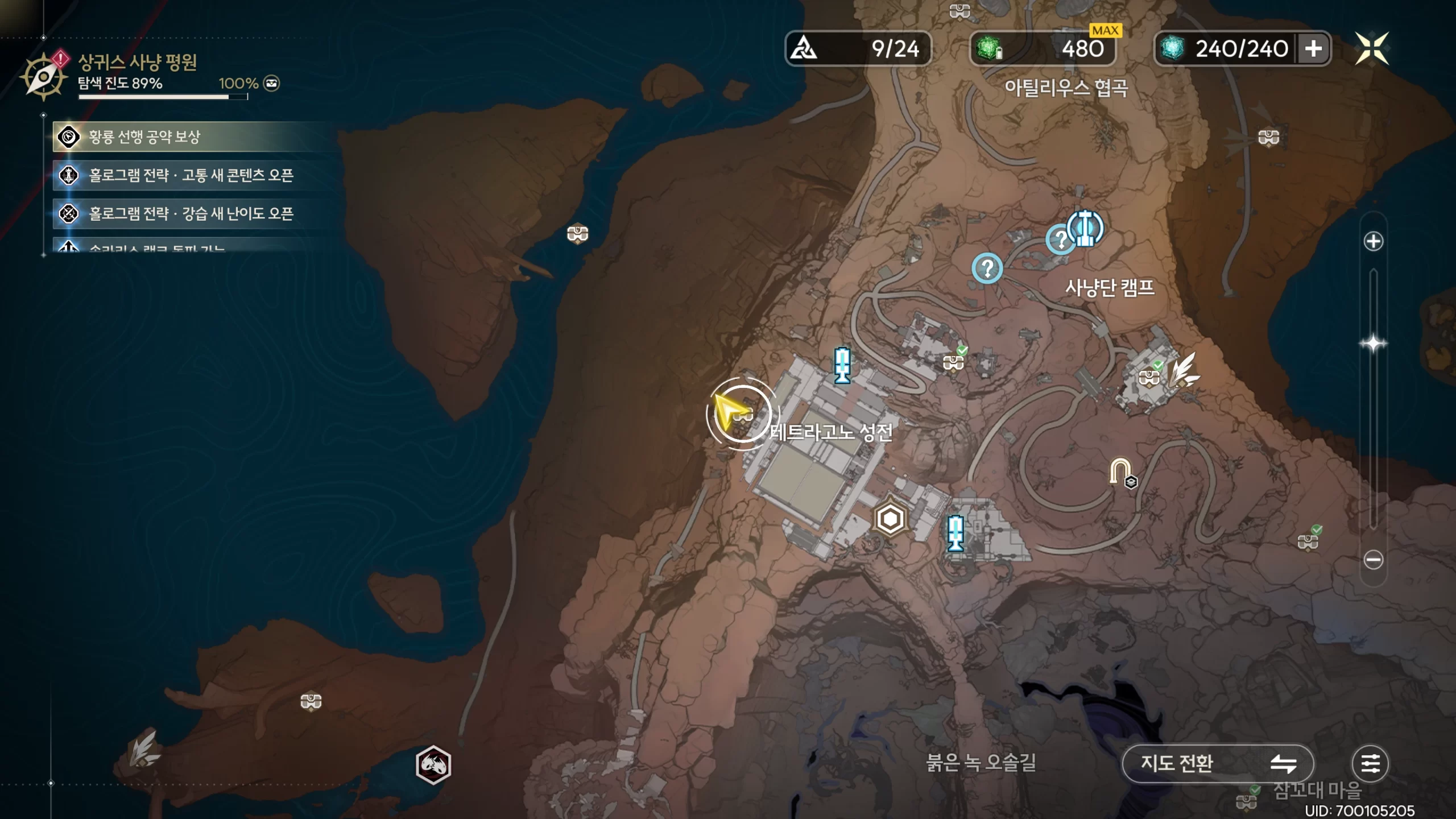Select the lone question mark map marker
This screenshot has width=1456, height=819.
pos(987,268)
